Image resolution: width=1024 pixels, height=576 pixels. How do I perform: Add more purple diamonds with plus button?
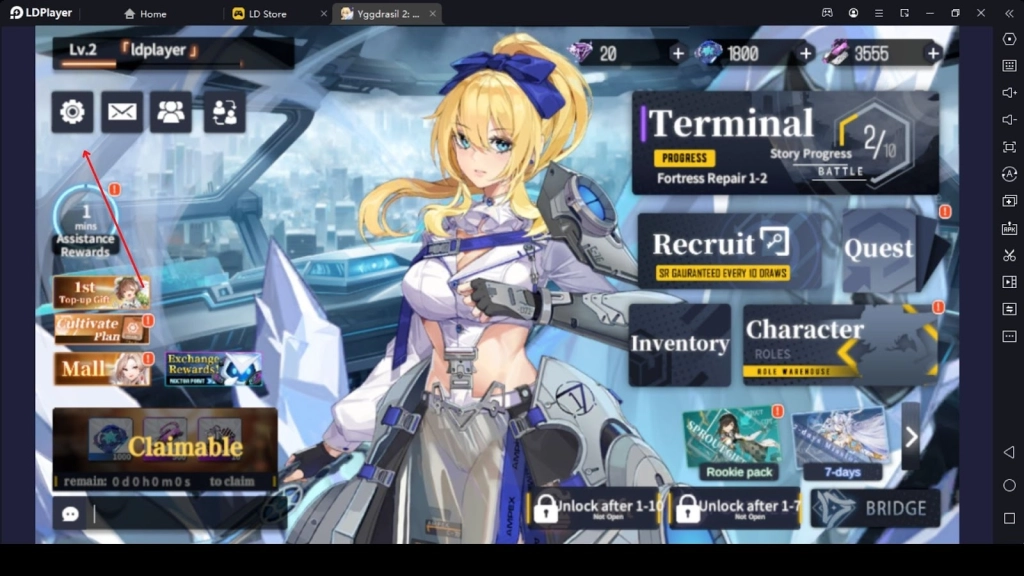[x=678, y=53]
